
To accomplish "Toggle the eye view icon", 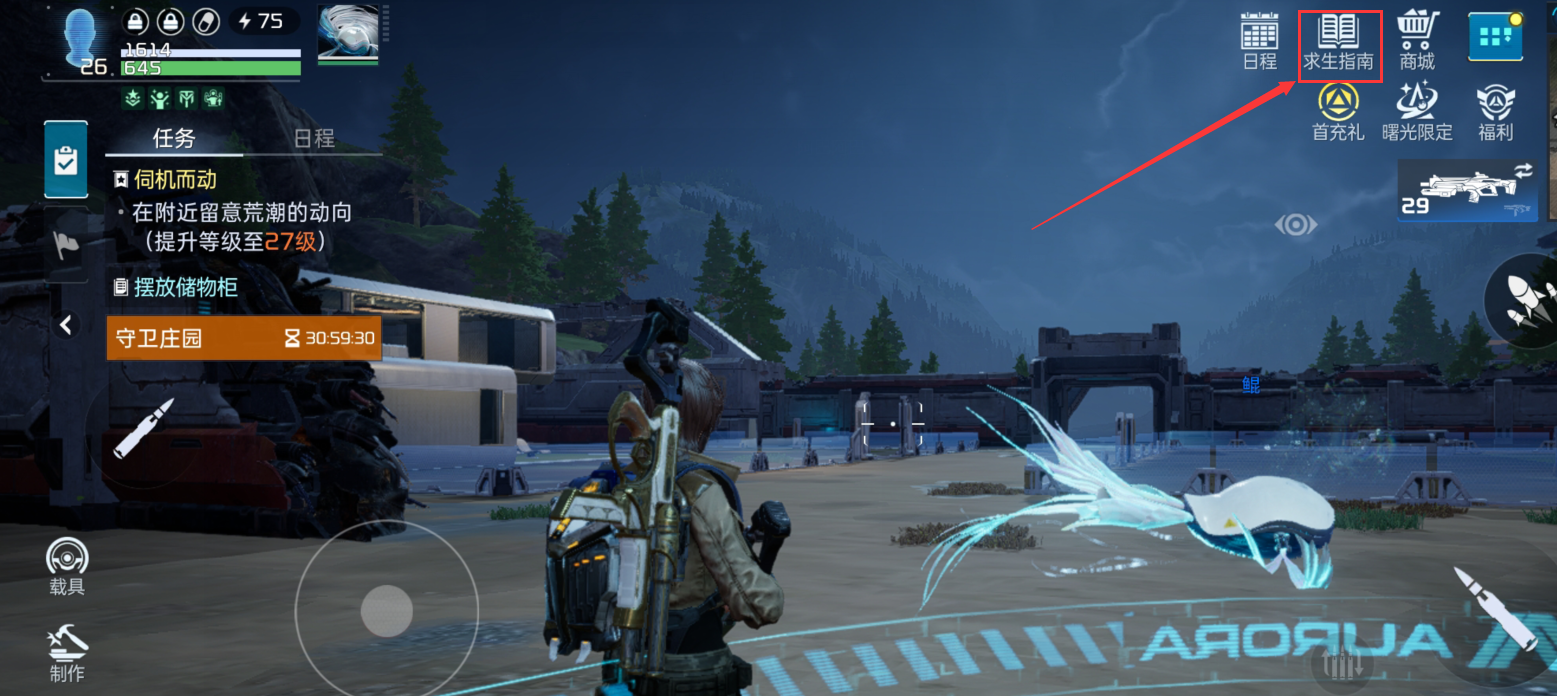I will click(1295, 225).
